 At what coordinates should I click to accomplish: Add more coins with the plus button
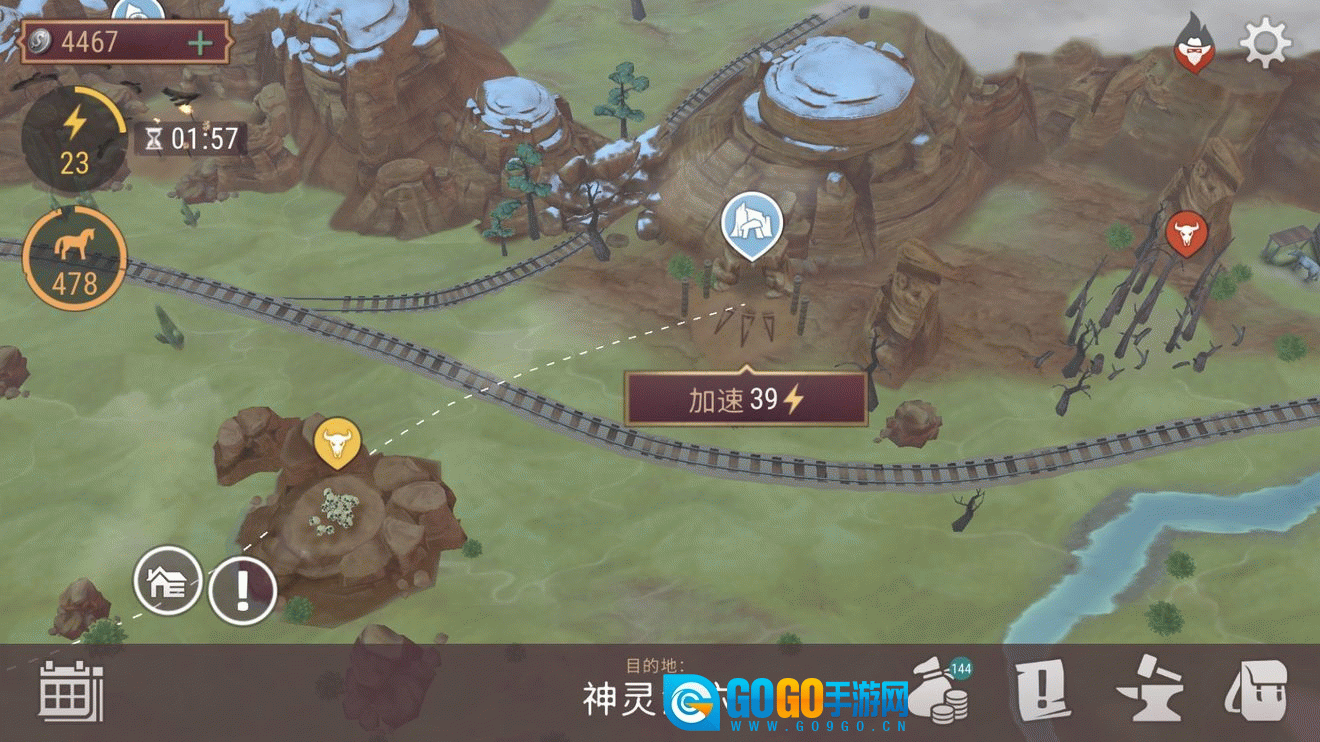201,43
